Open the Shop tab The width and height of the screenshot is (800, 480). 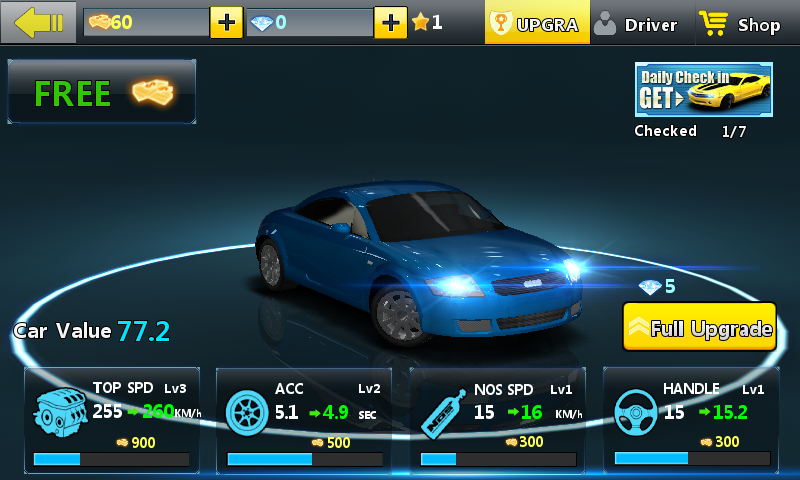point(741,24)
